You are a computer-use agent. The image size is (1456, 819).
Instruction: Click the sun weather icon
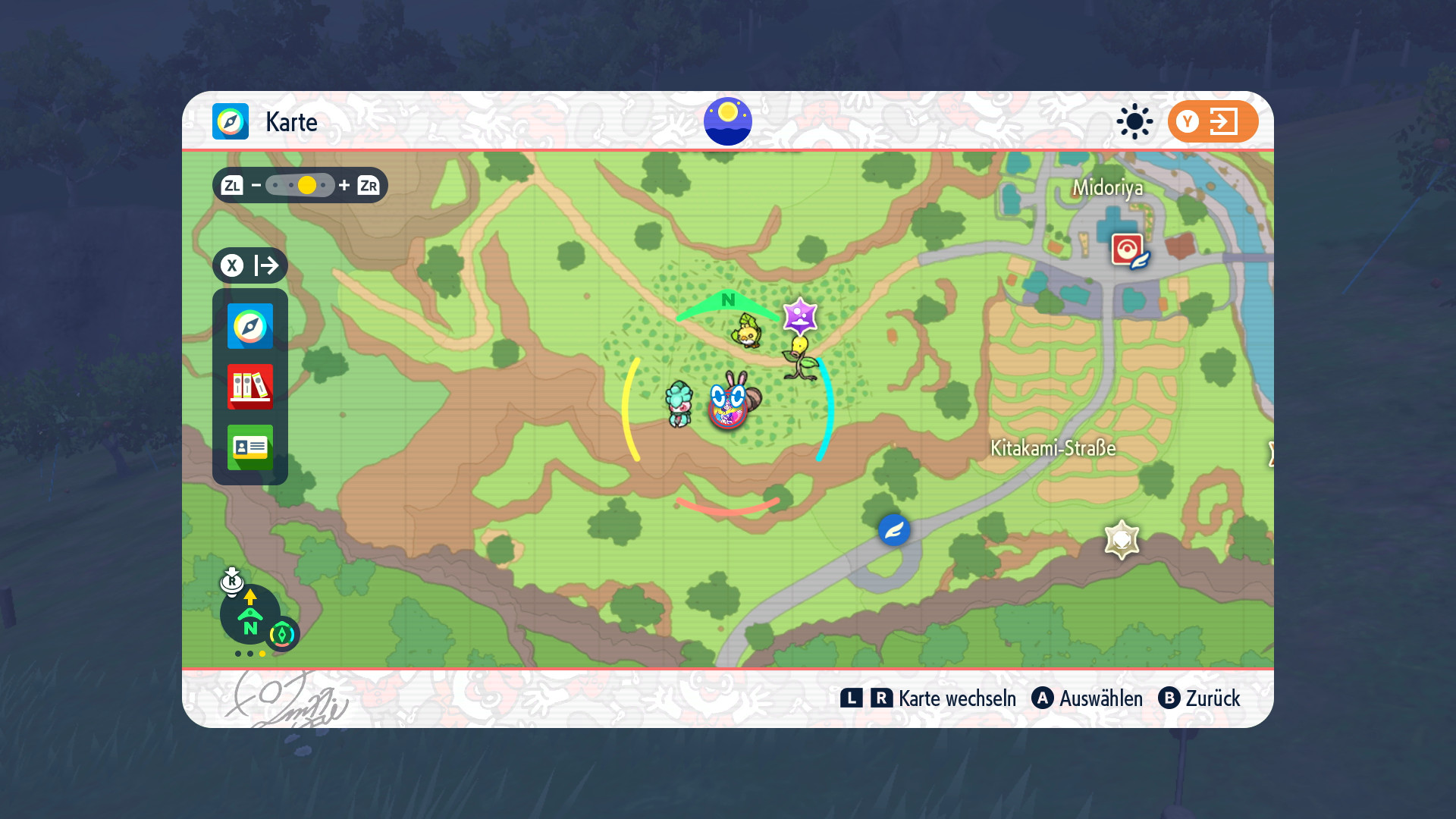click(x=1134, y=121)
